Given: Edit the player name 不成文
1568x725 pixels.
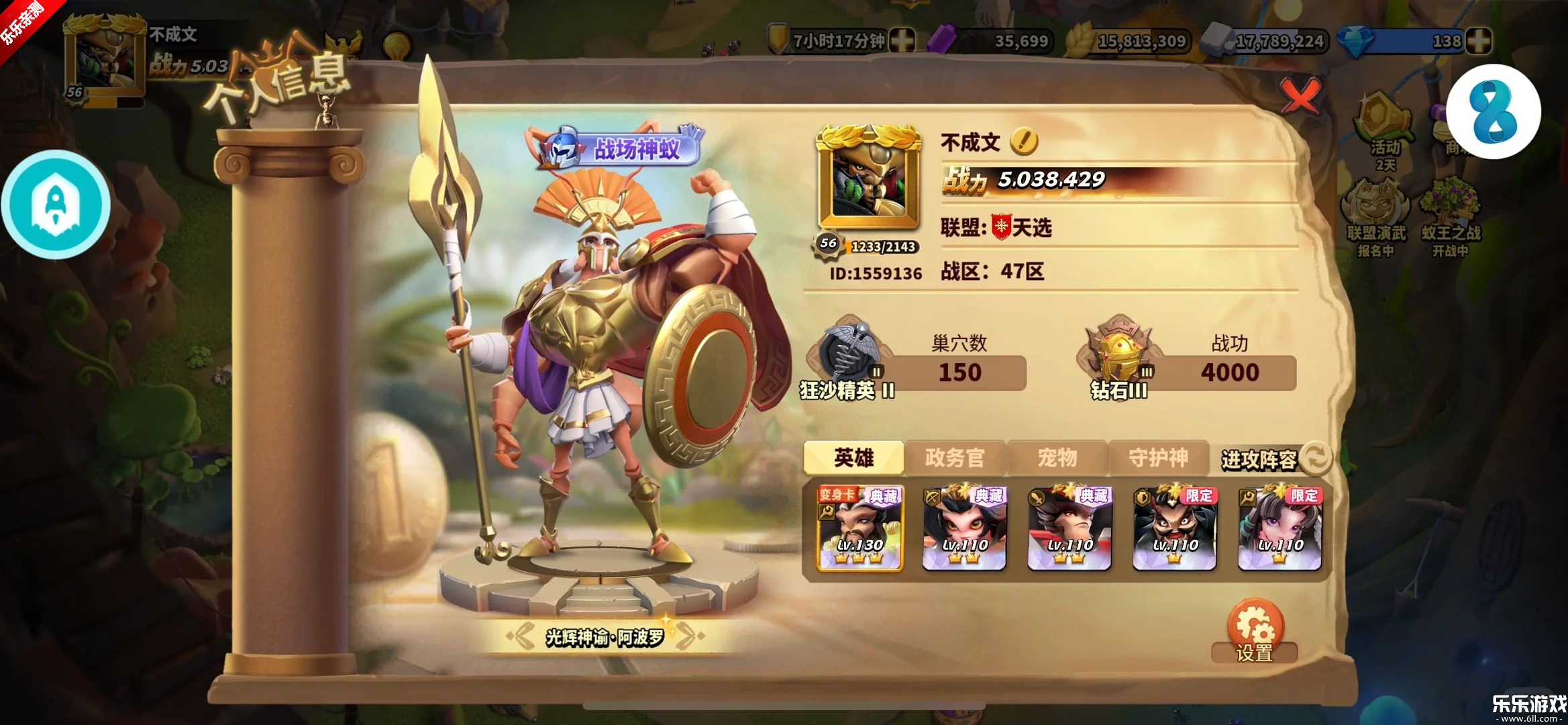Looking at the screenshot, I should click(x=1024, y=141).
